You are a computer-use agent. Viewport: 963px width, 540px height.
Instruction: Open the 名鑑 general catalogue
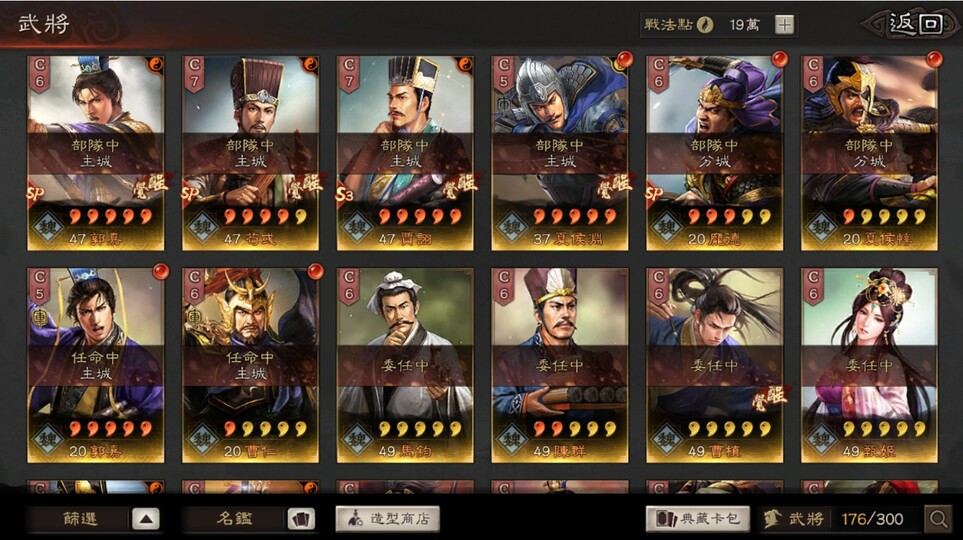[249, 519]
